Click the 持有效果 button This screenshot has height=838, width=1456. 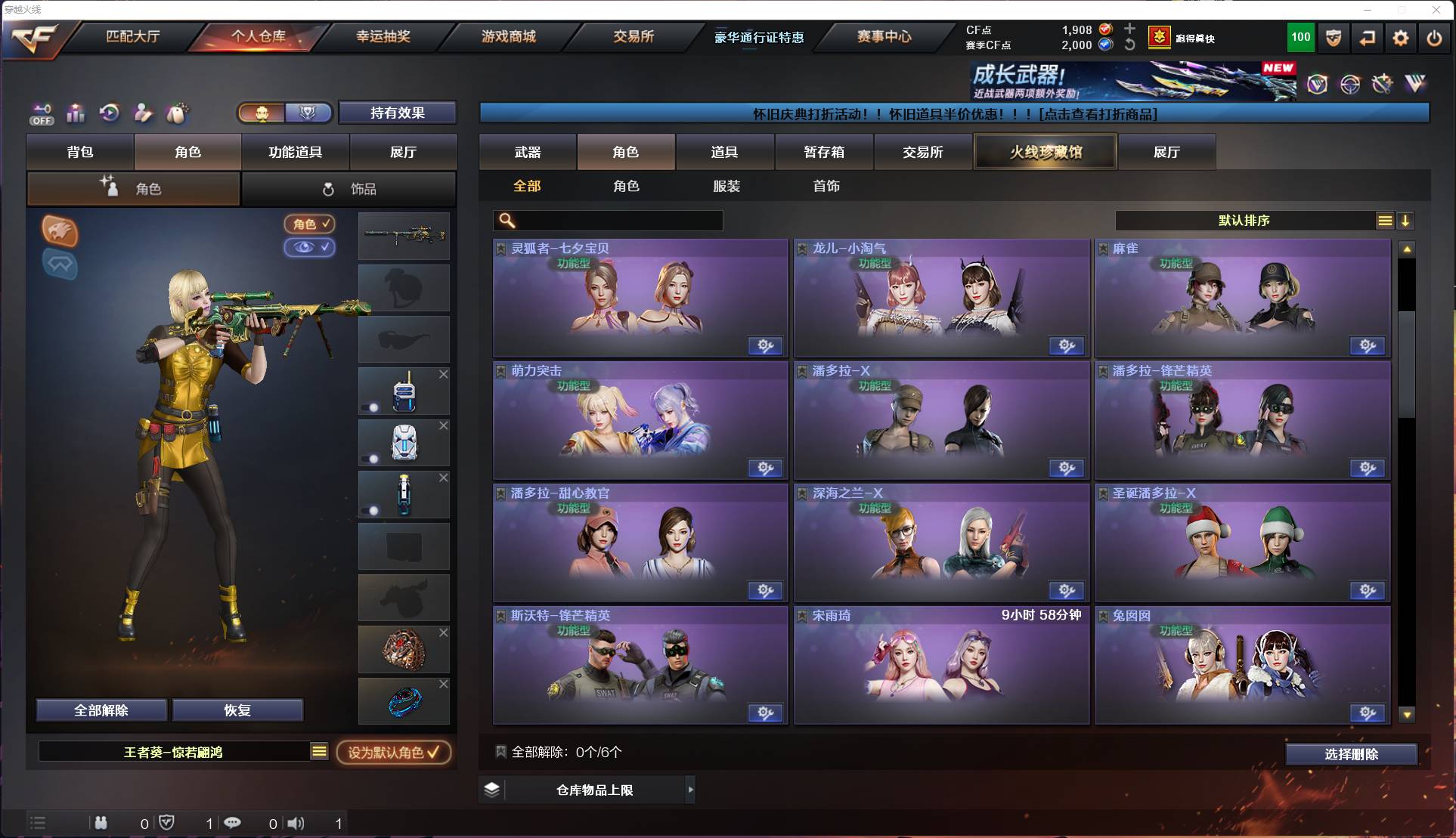(x=398, y=112)
